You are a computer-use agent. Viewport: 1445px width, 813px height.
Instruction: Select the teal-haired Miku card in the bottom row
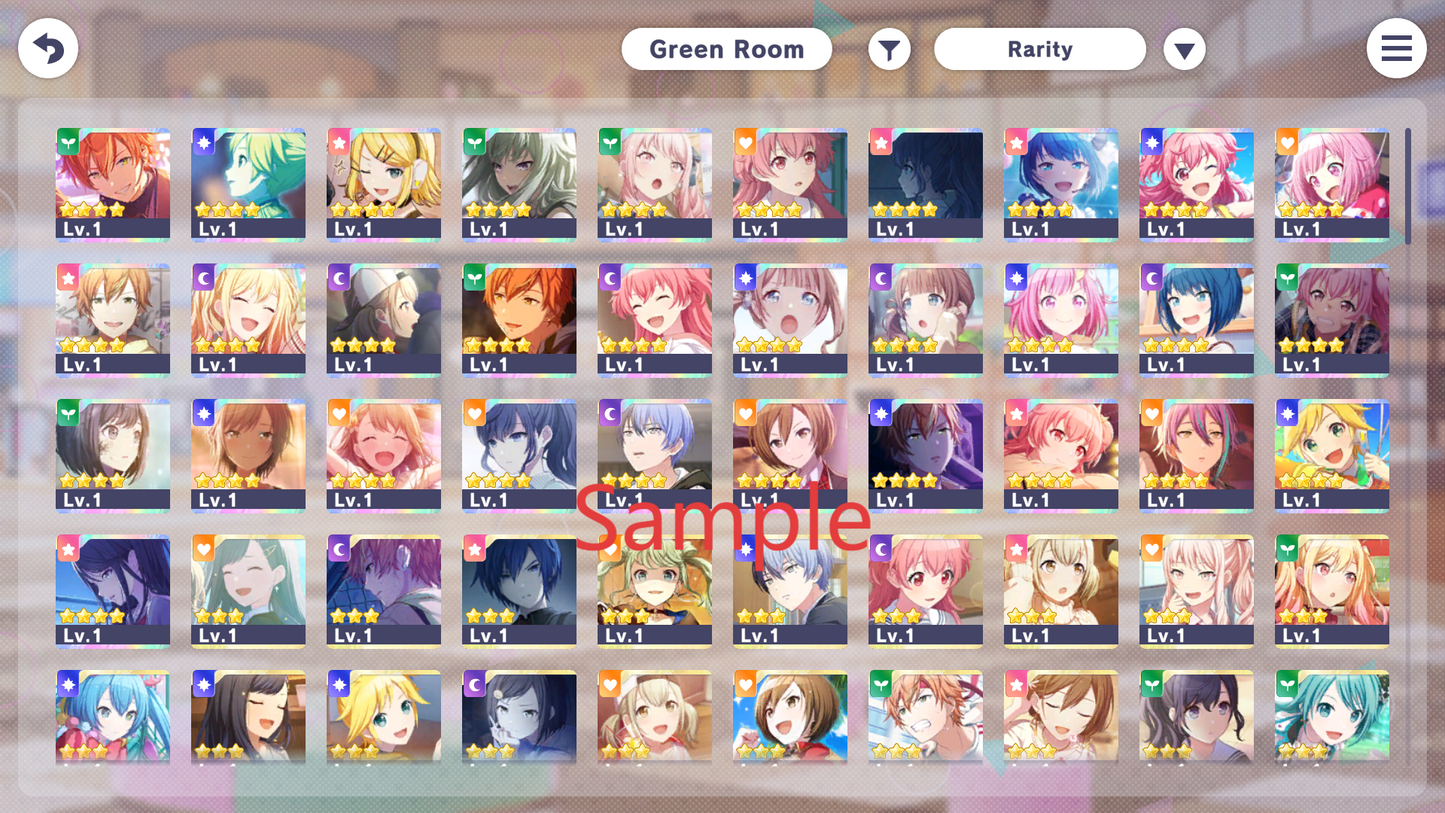pyautogui.click(x=1331, y=715)
